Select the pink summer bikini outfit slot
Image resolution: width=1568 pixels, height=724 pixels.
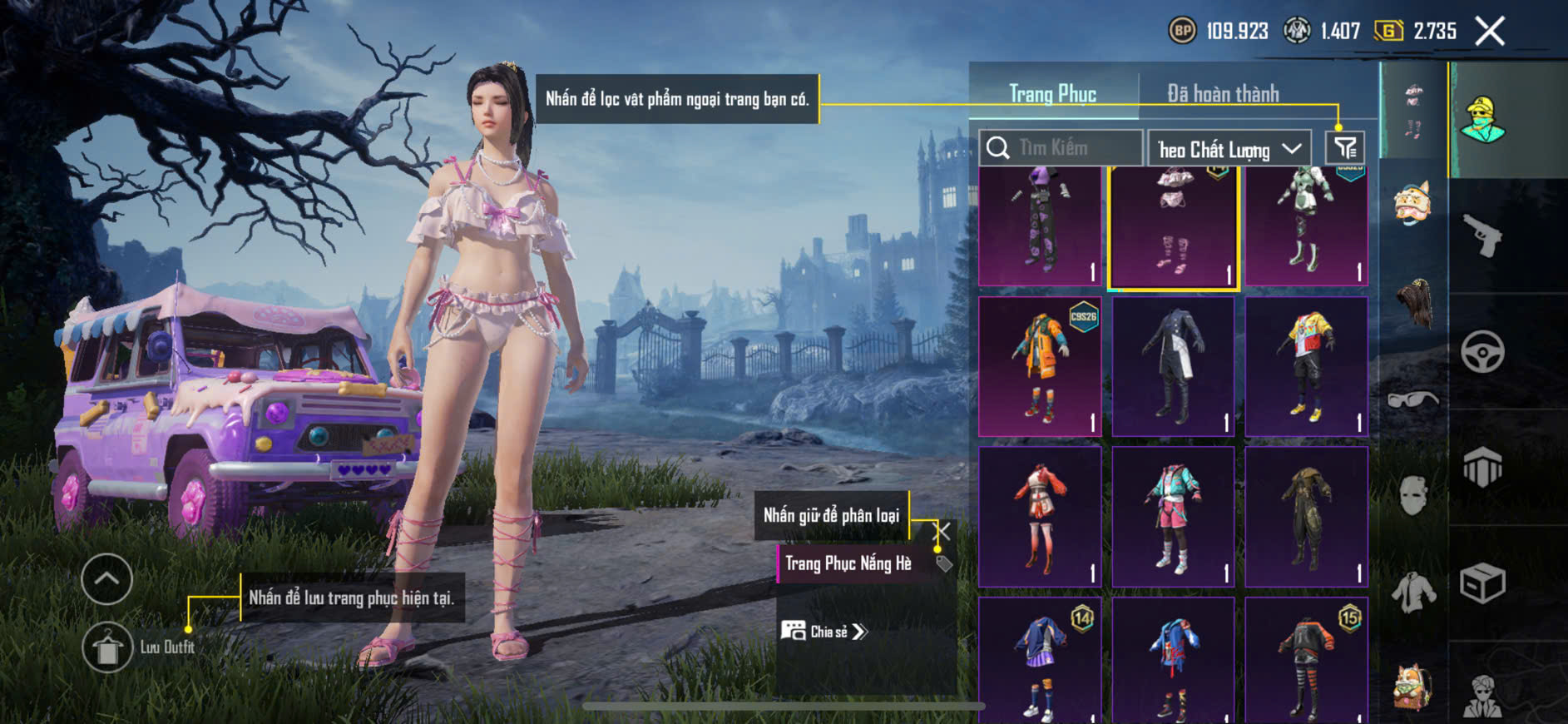pos(1173,226)
